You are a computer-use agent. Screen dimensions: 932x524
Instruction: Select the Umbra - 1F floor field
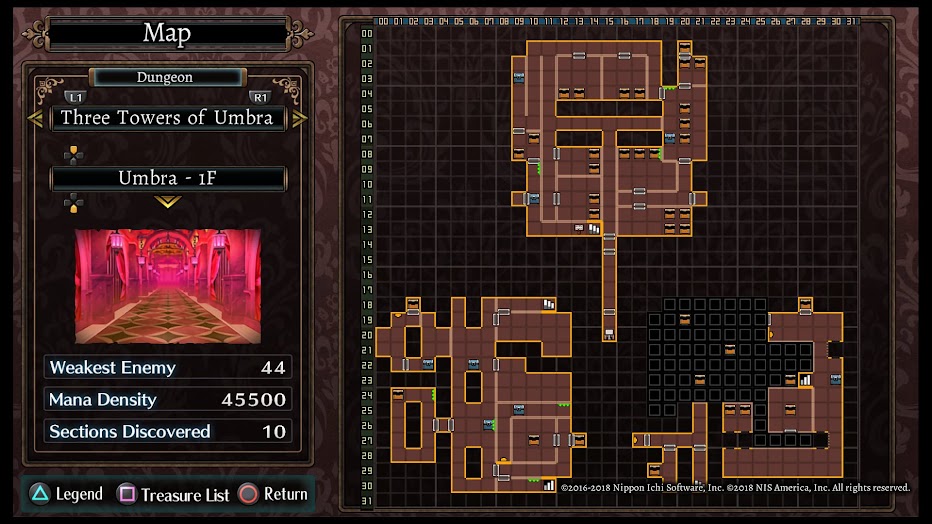(167, 179)
